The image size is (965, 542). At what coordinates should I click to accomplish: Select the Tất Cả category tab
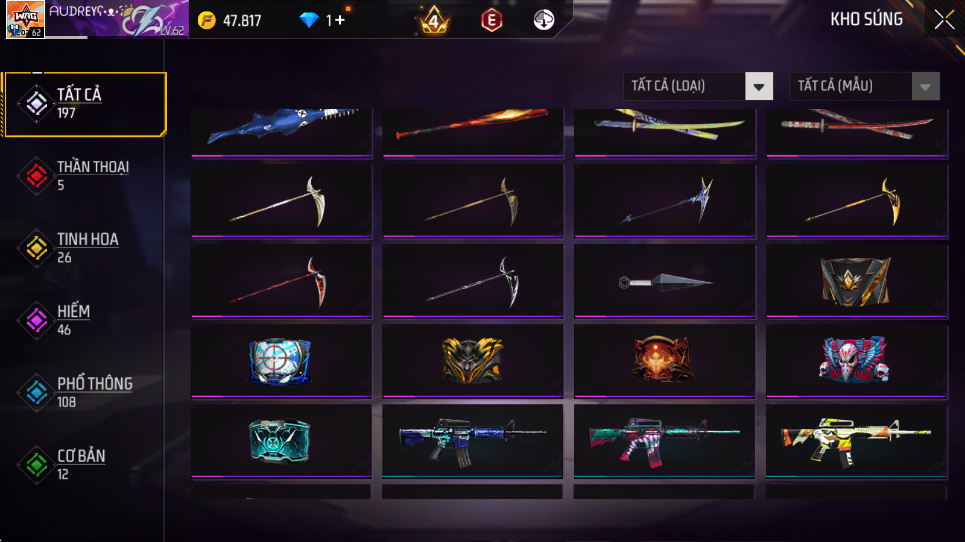coord(85,103)
